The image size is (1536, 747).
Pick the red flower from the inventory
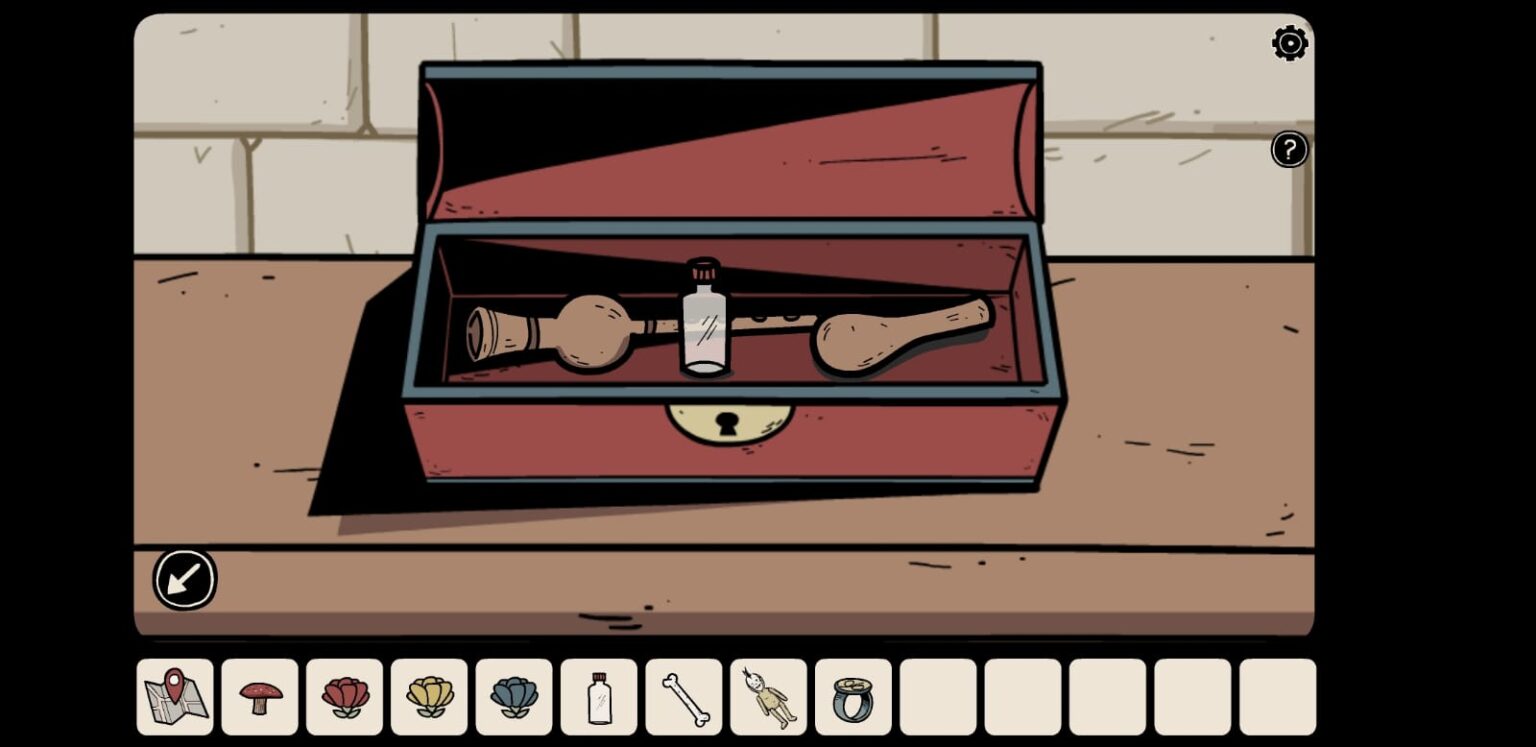pos(344,697)
